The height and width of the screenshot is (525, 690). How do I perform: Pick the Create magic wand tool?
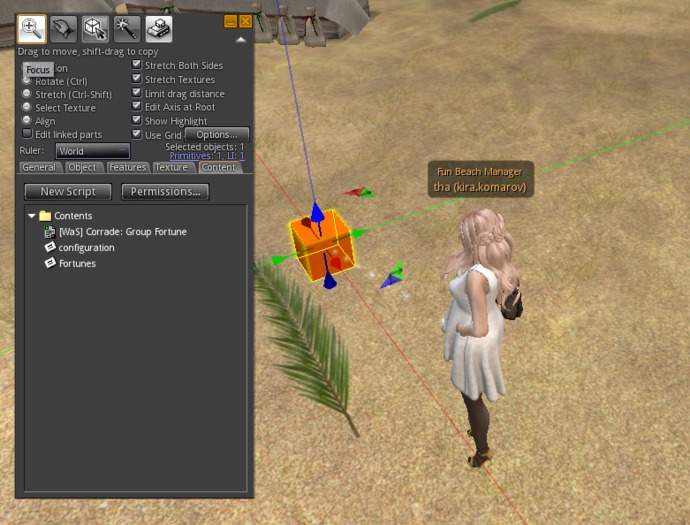point(127,28)
